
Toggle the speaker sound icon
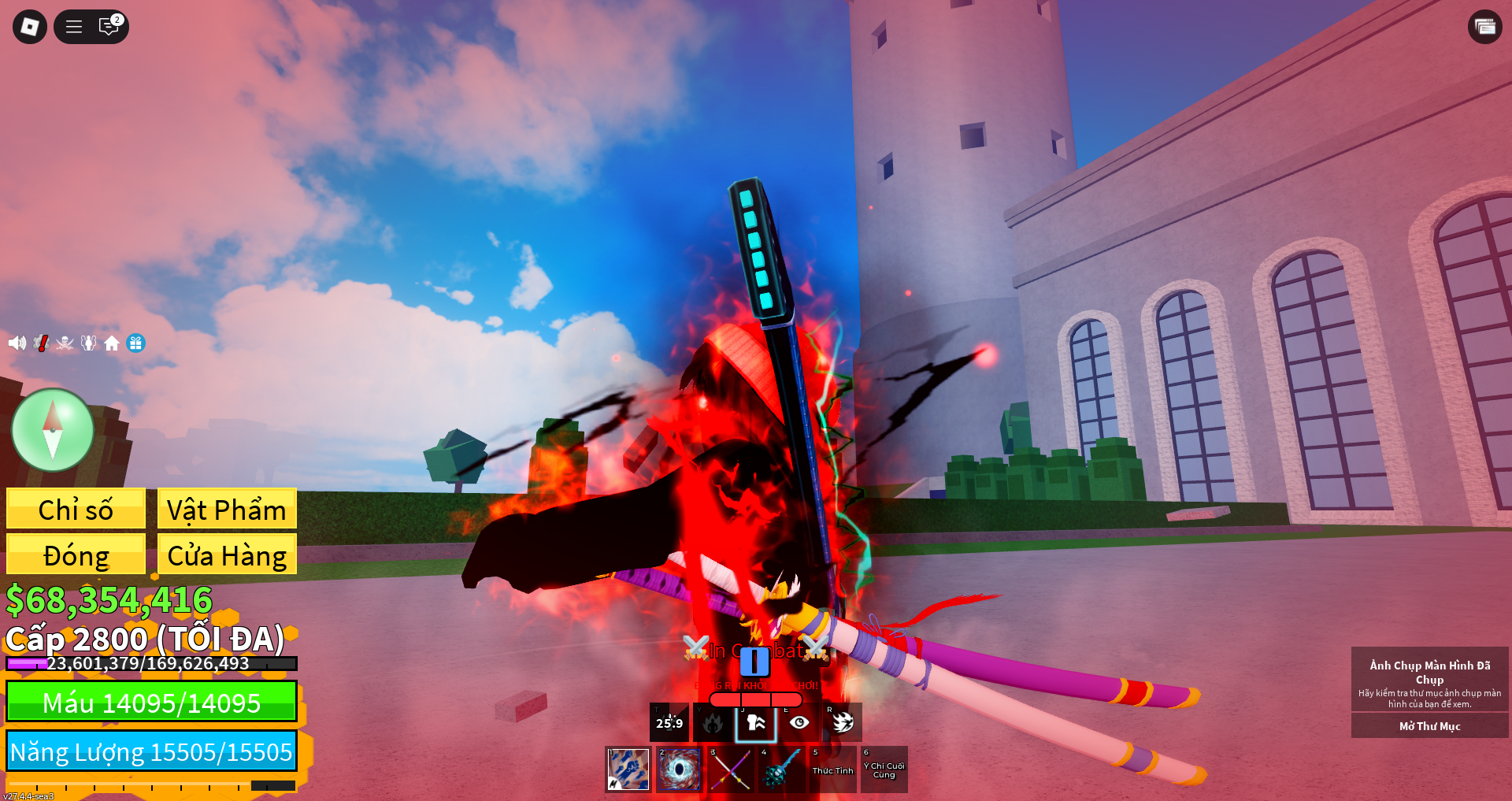17,343
